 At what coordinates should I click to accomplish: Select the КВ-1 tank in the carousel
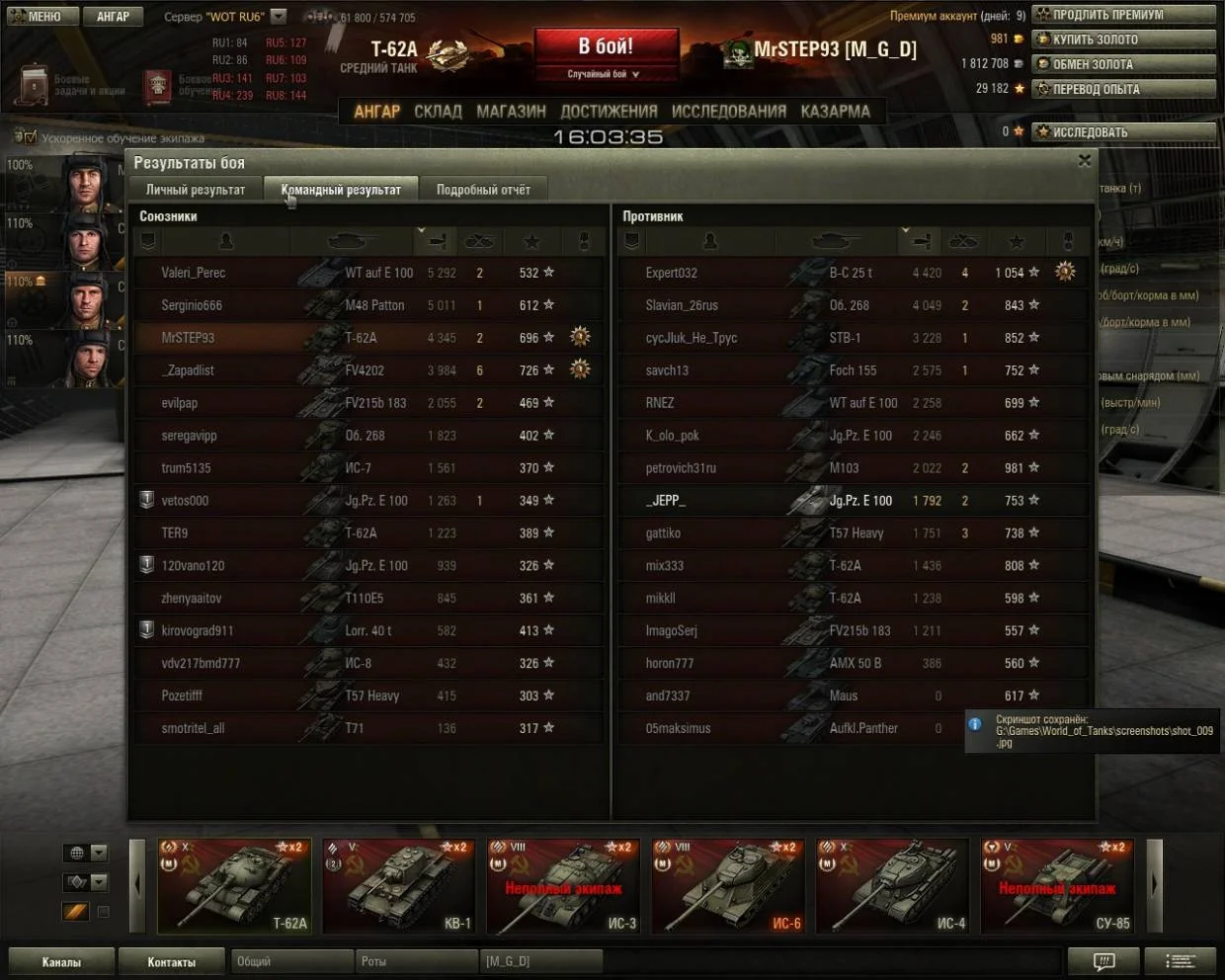point(400,886)
